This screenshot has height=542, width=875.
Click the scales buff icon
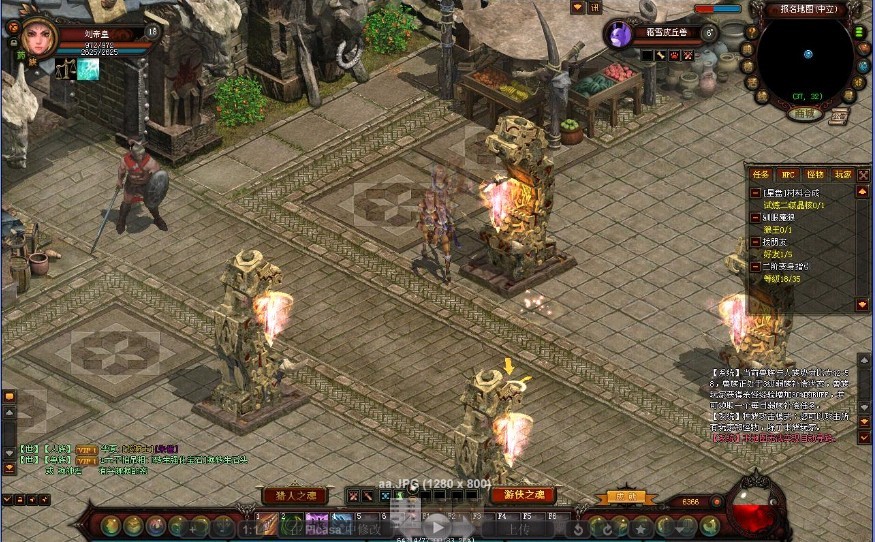[65, 69]
